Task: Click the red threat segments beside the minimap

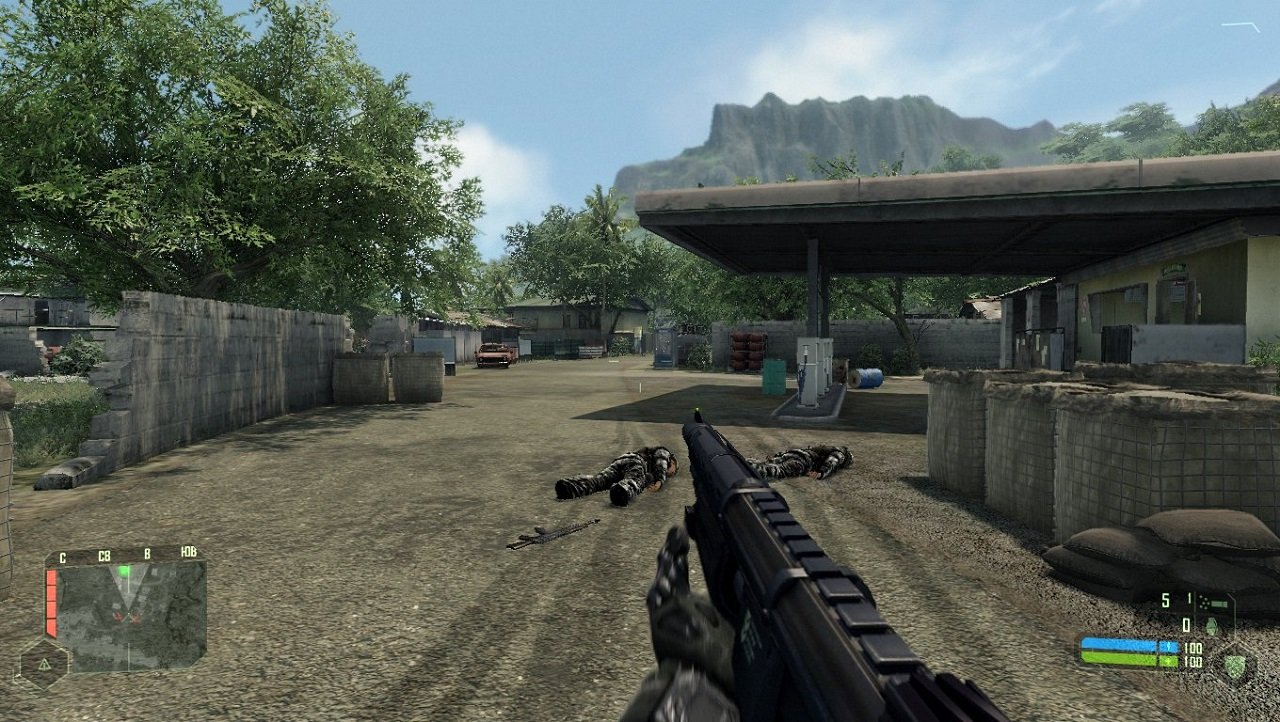Action: [51, 602]
